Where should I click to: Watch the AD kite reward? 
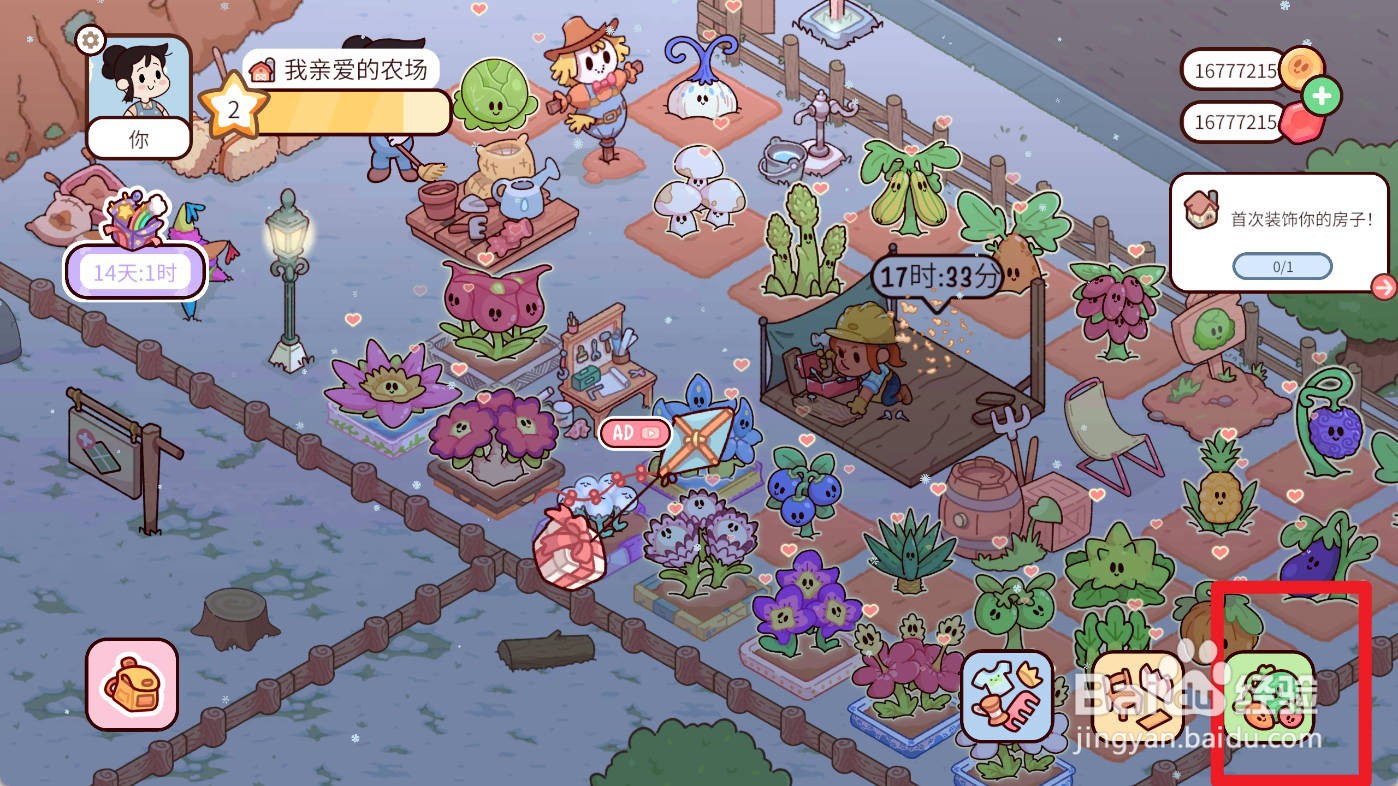pyautogui.click(x=635, y=432)
